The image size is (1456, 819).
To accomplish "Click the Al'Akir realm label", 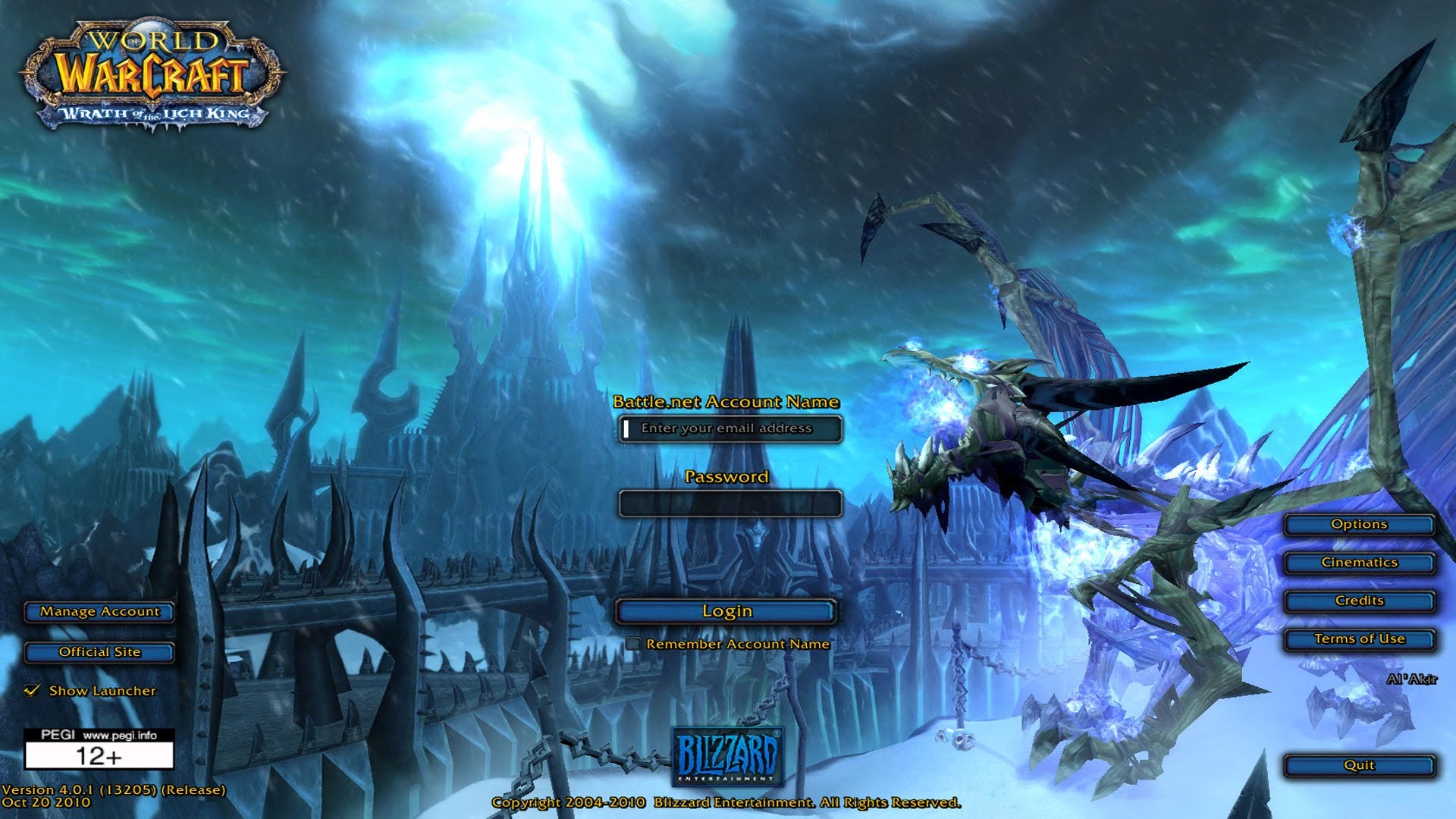I will click(x=1414, y=680).
